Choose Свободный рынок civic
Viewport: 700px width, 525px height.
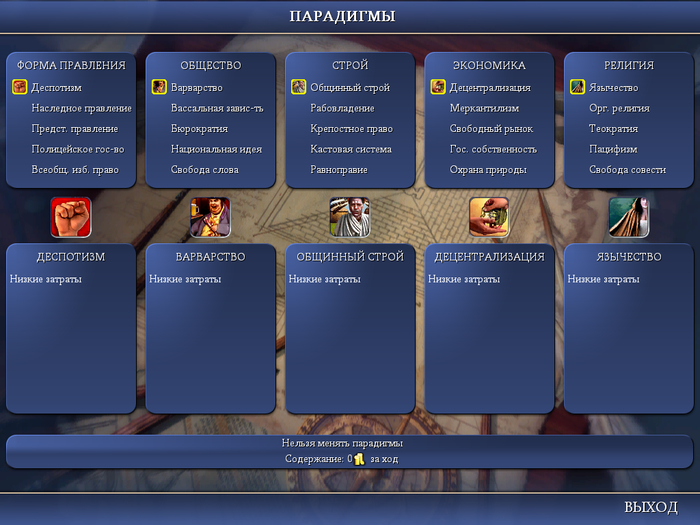(x=491, y=129)
